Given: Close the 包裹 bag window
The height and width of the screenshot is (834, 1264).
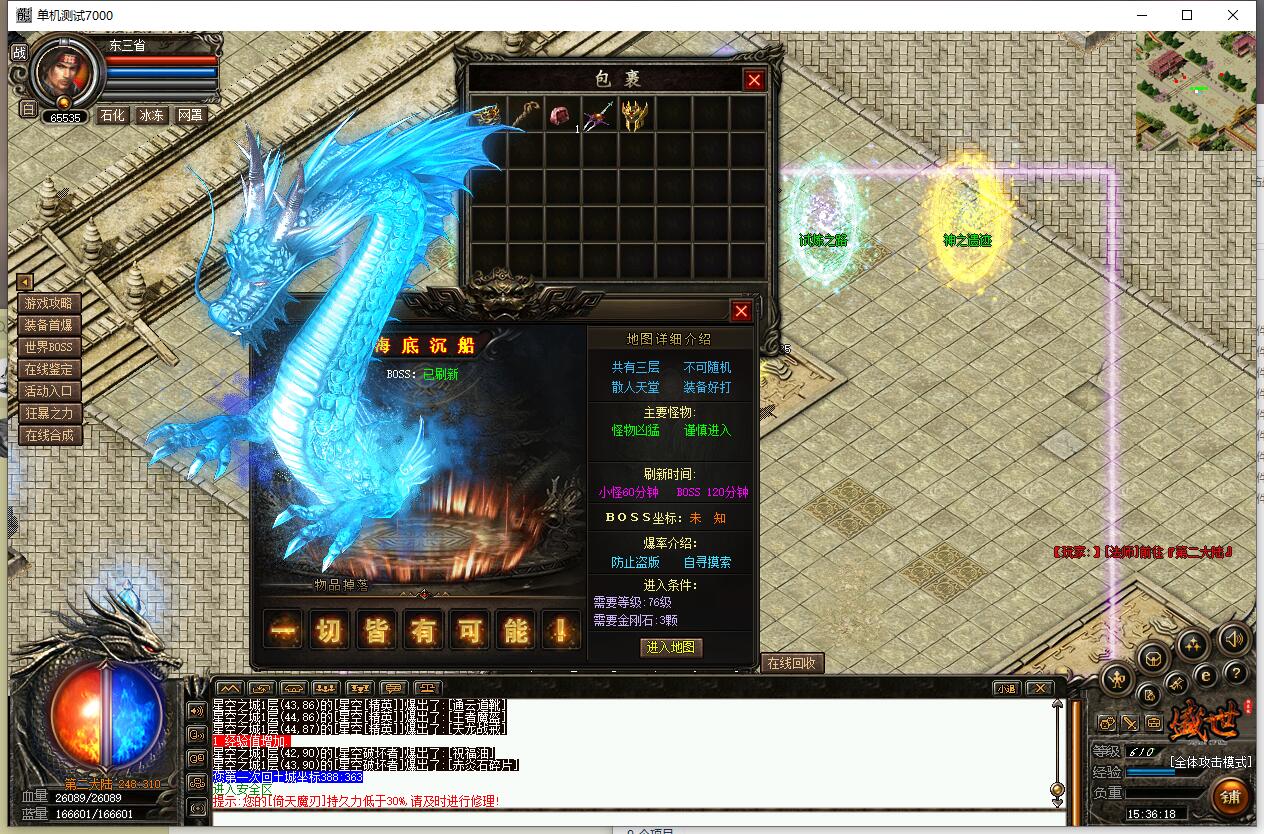Looking at the screenshot, I should pos(754,80).
